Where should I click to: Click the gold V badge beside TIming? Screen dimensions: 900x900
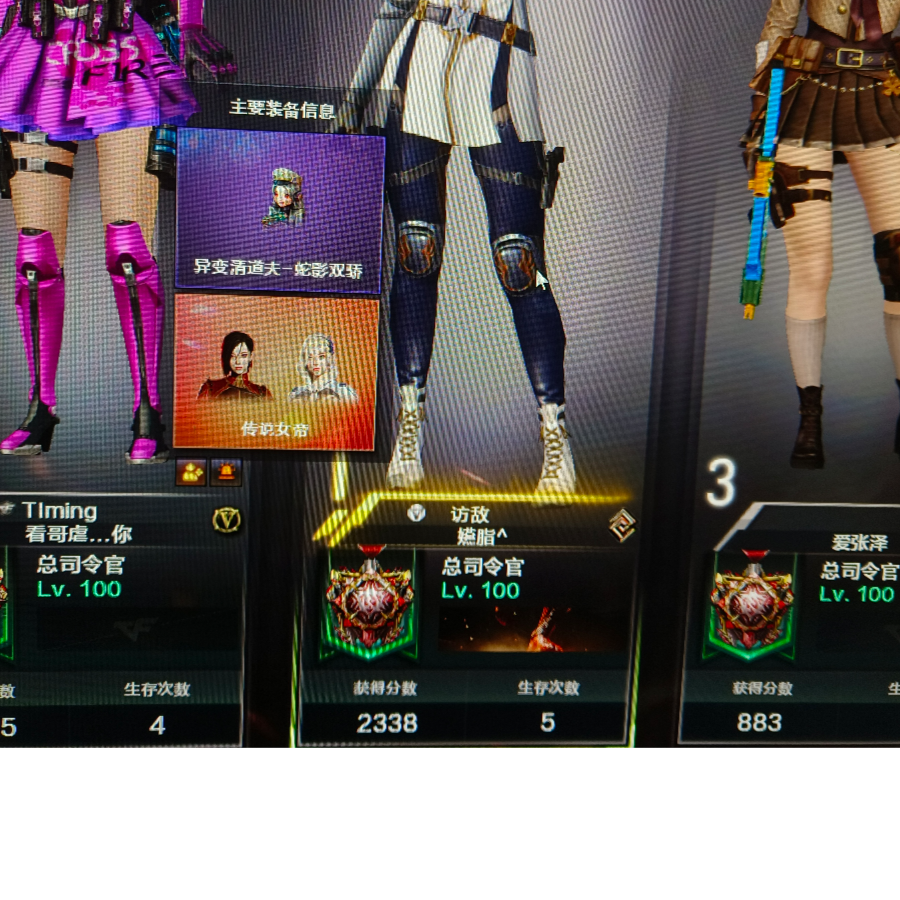(227, 520)
